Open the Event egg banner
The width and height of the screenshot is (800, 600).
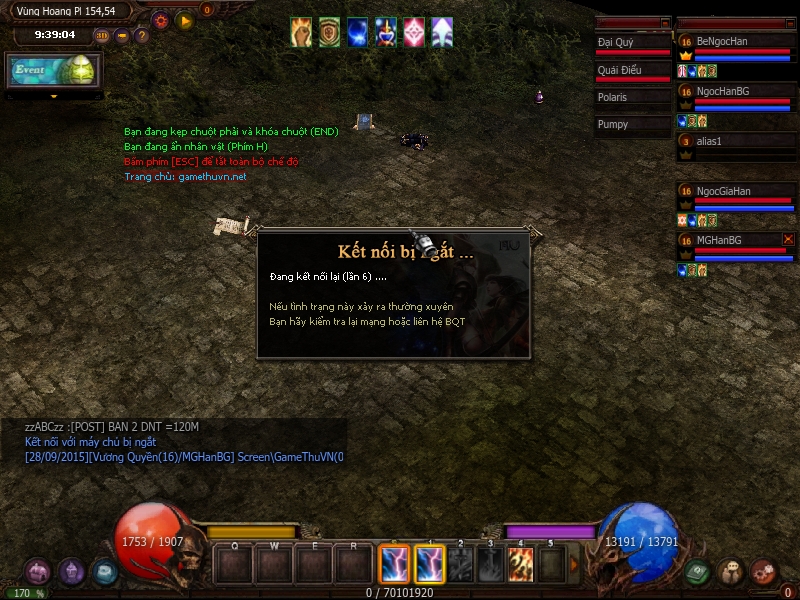(x=54, y=70)
